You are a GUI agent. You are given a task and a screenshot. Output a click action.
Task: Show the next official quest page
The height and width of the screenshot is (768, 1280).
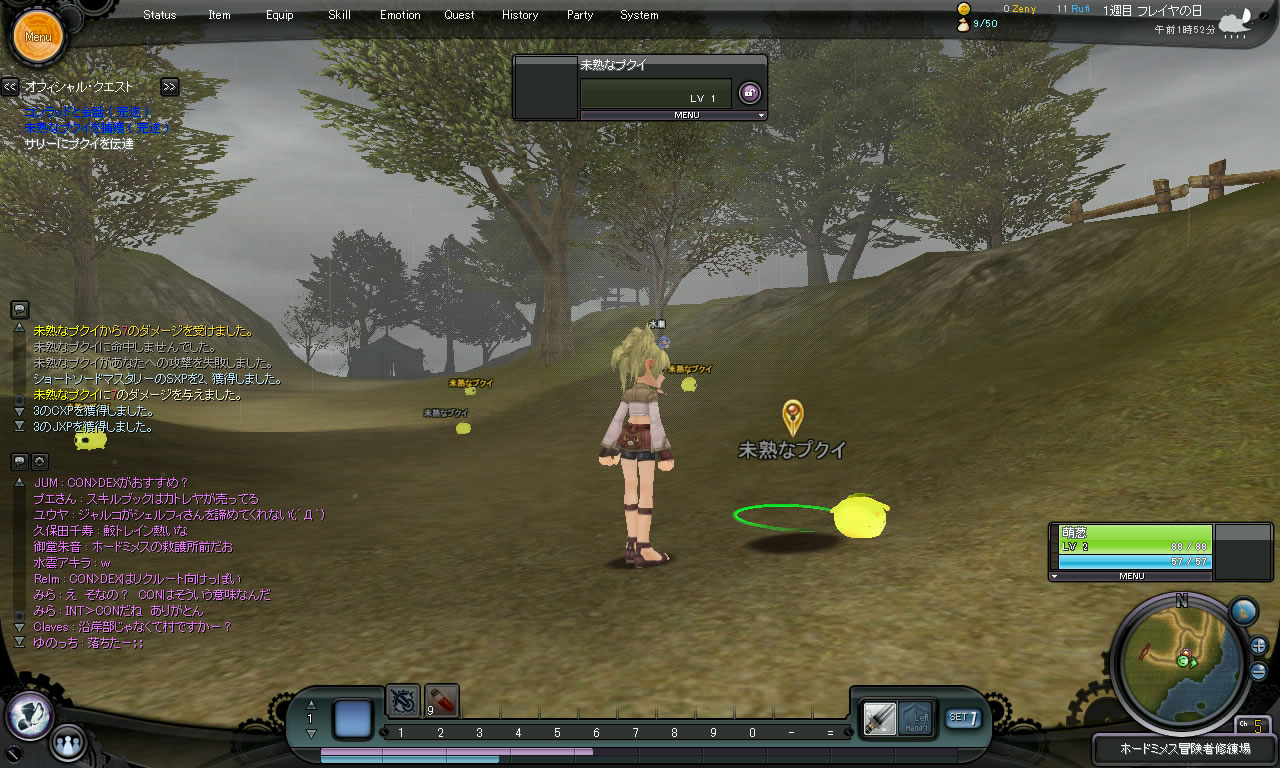pyautogui.click(x=169, y=87)
